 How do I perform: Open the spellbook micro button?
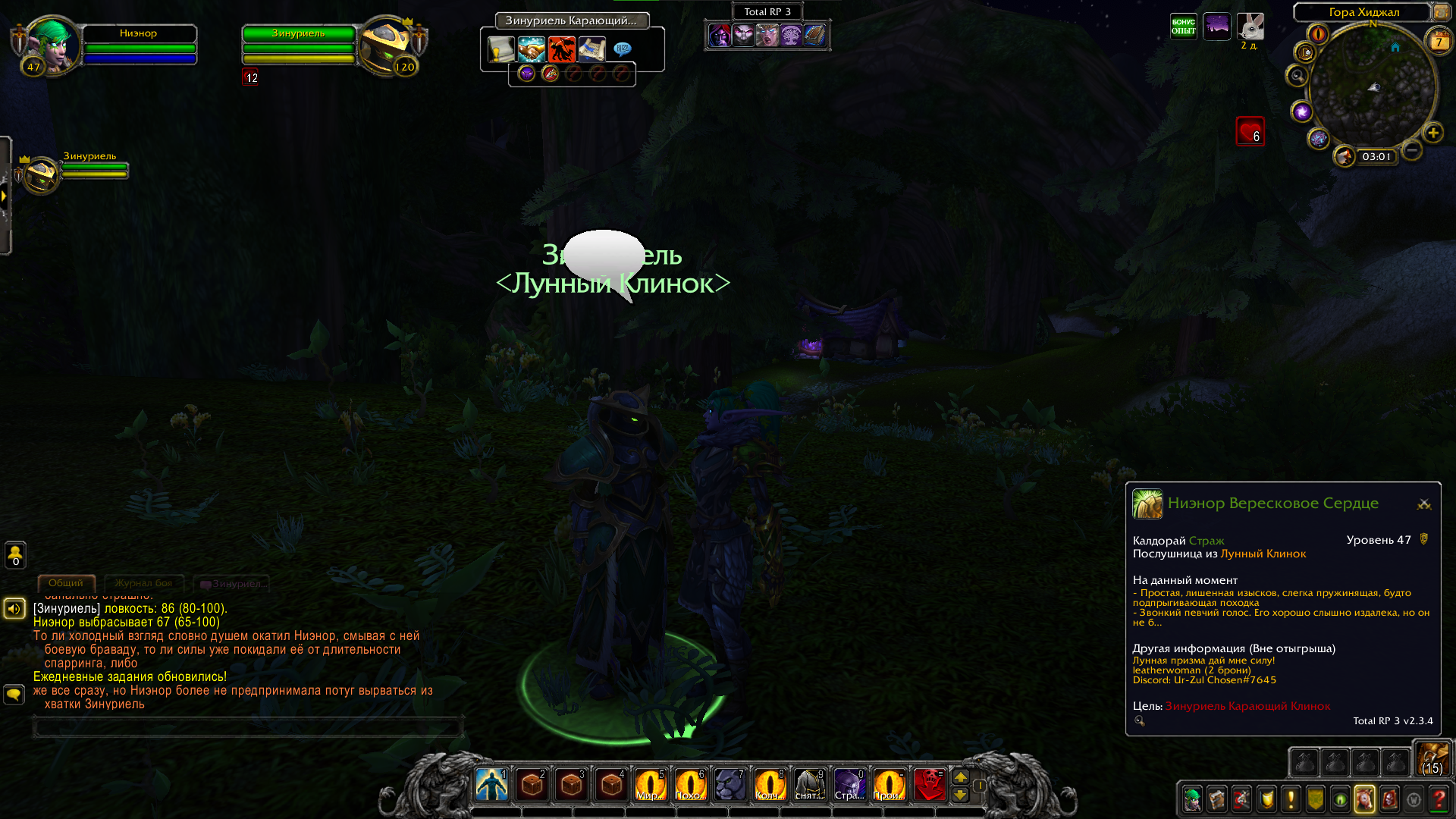(x=1217, y=799)
